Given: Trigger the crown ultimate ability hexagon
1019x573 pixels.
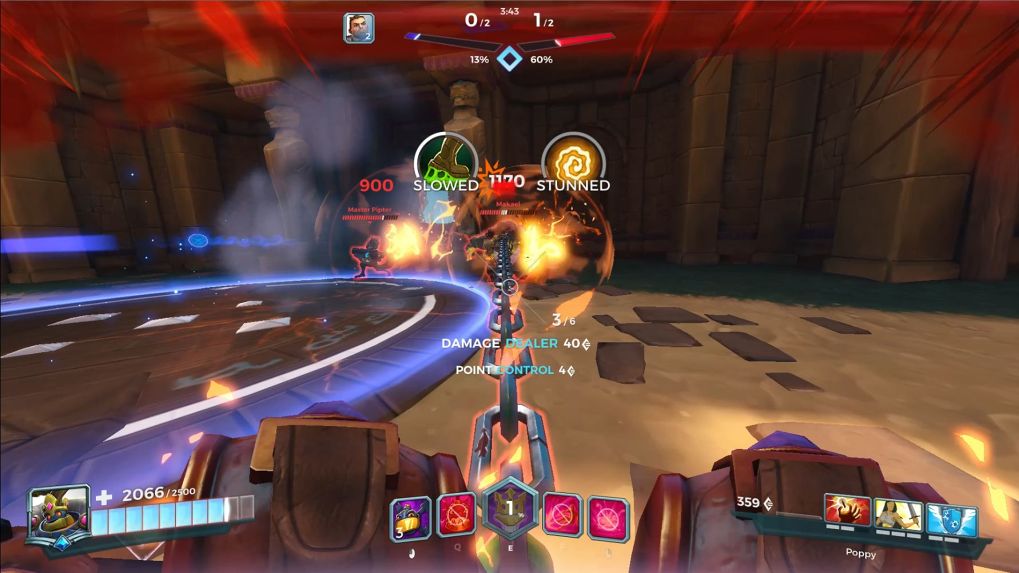Looking at the screenshot, I should (x=509, y=509).
